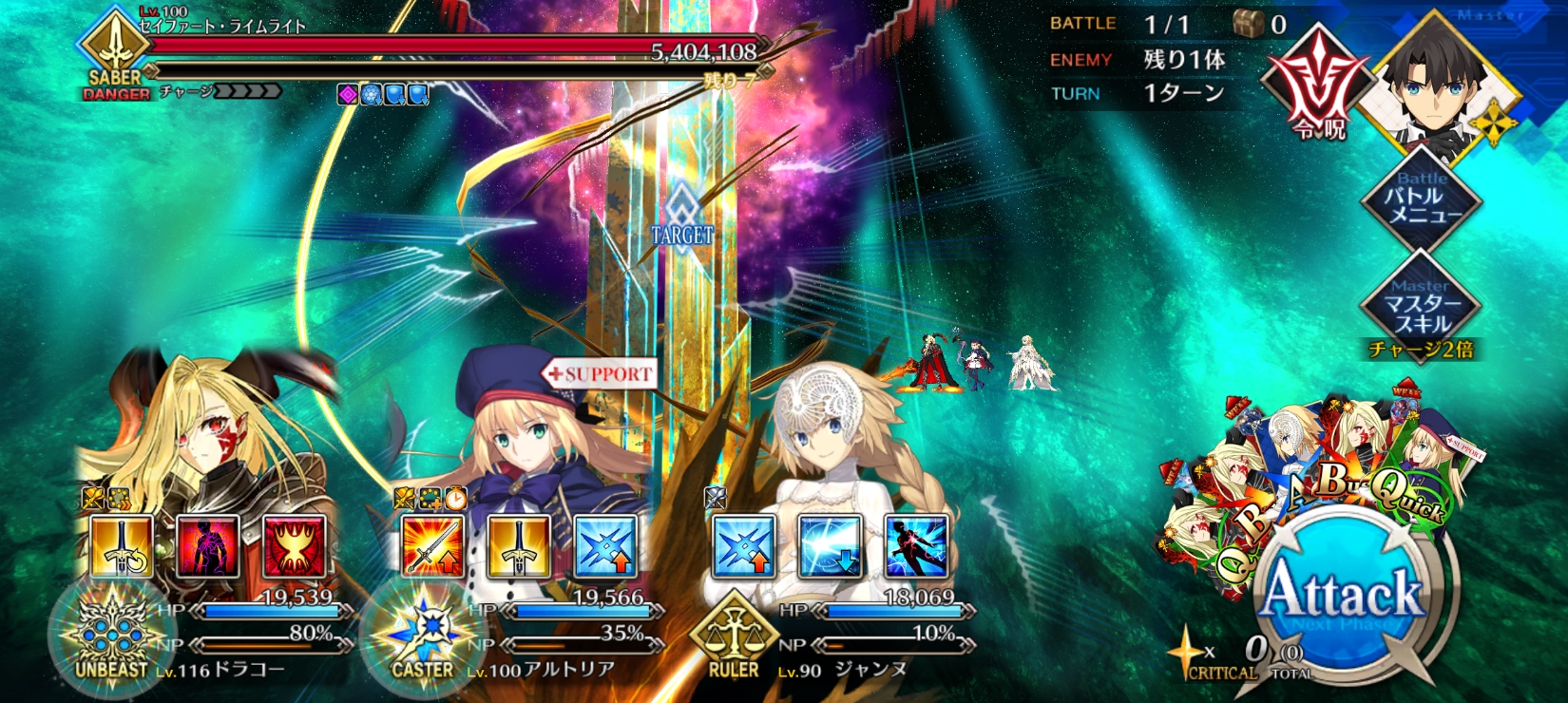The height and width of the screenshot is (703, 1568).
Task: Activate Draco's first sword skill
Action: [x=122, y=546]
